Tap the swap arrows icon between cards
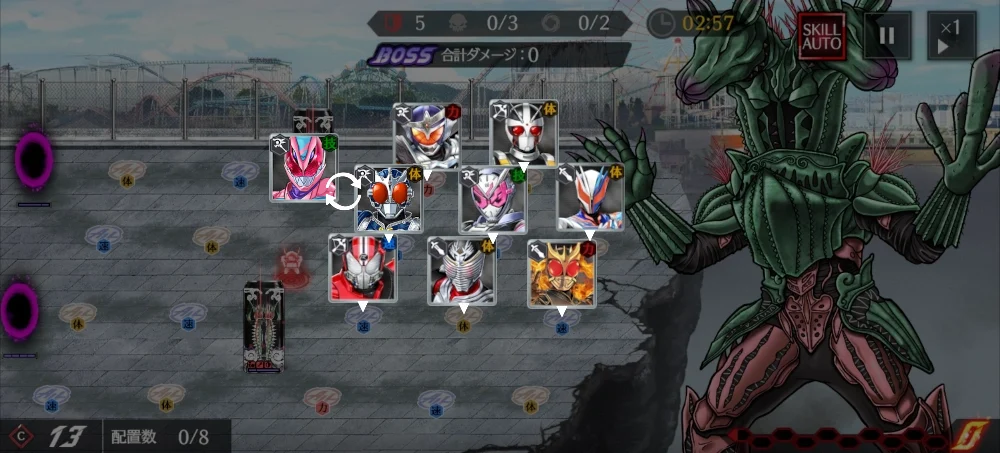The image size is (1000, 453). [344, 192]
